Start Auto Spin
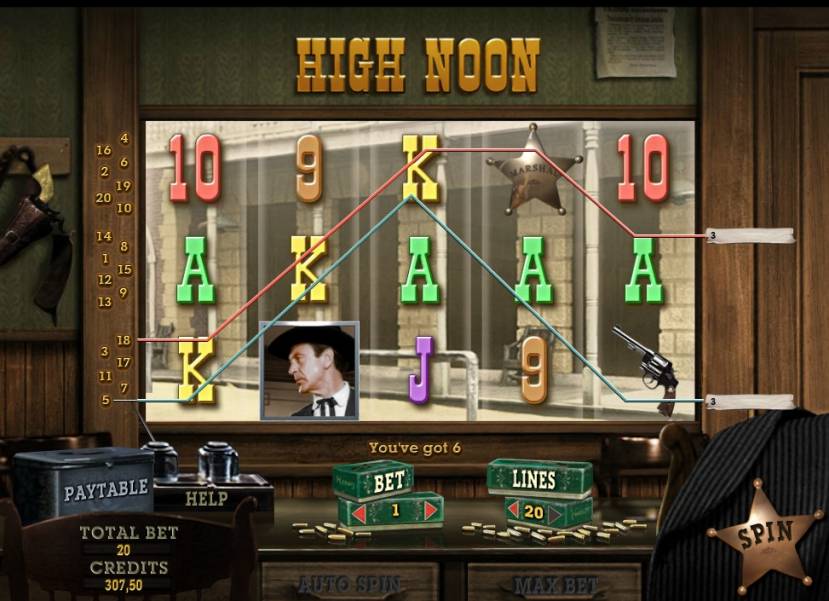Image resolution: width=829 pixels, height=601 pixels. pos(349,584)
